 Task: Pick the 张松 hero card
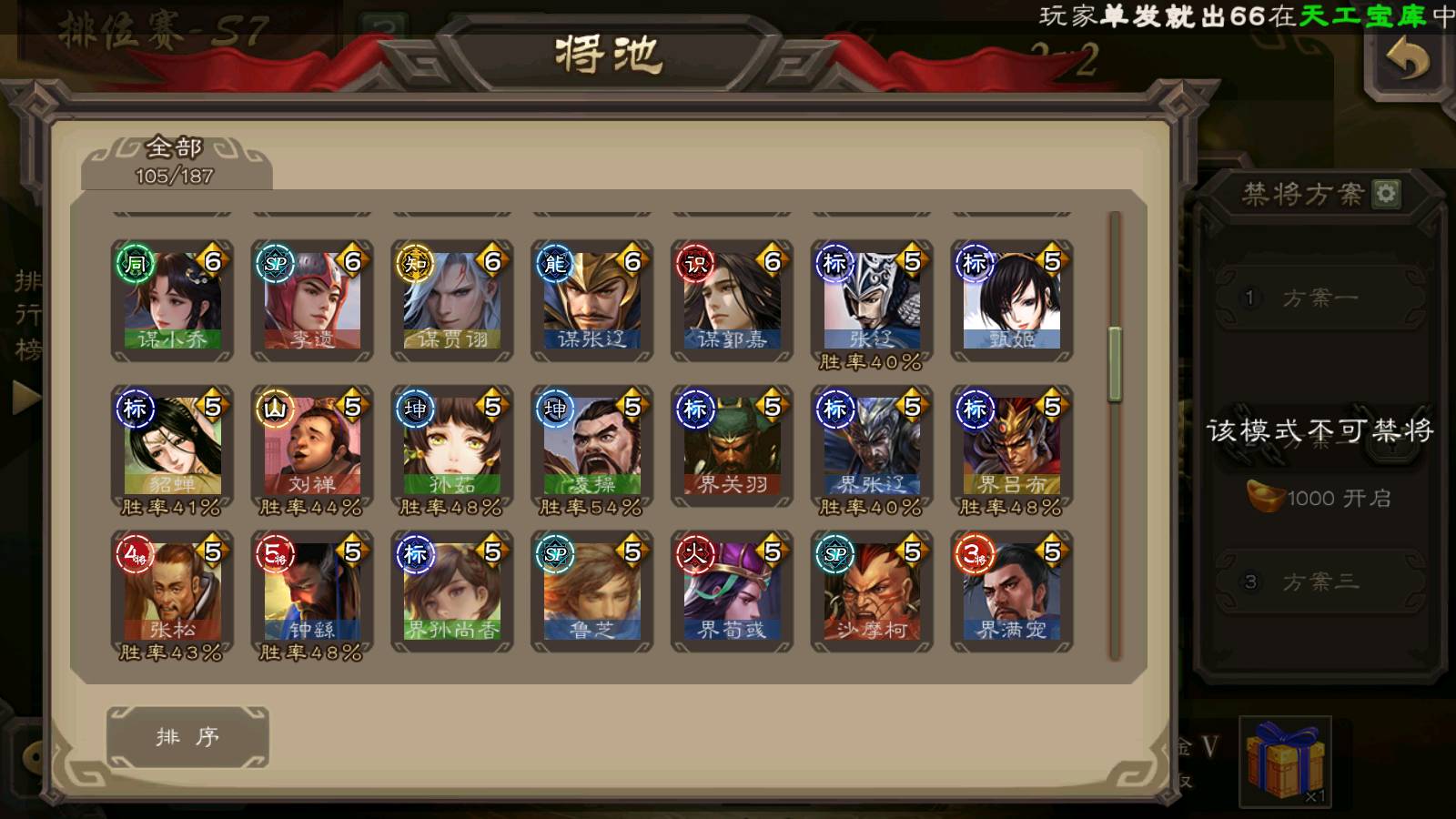pyautogui.click(x=172, y=591)
